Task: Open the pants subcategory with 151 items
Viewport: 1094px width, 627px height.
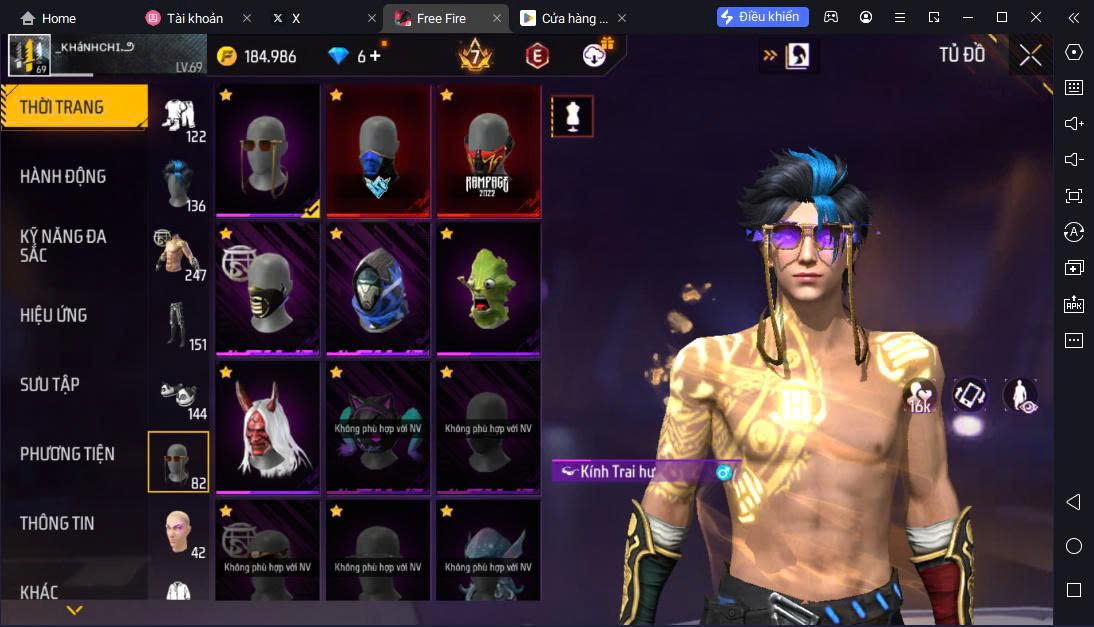Action: click(x=179, y=325)
